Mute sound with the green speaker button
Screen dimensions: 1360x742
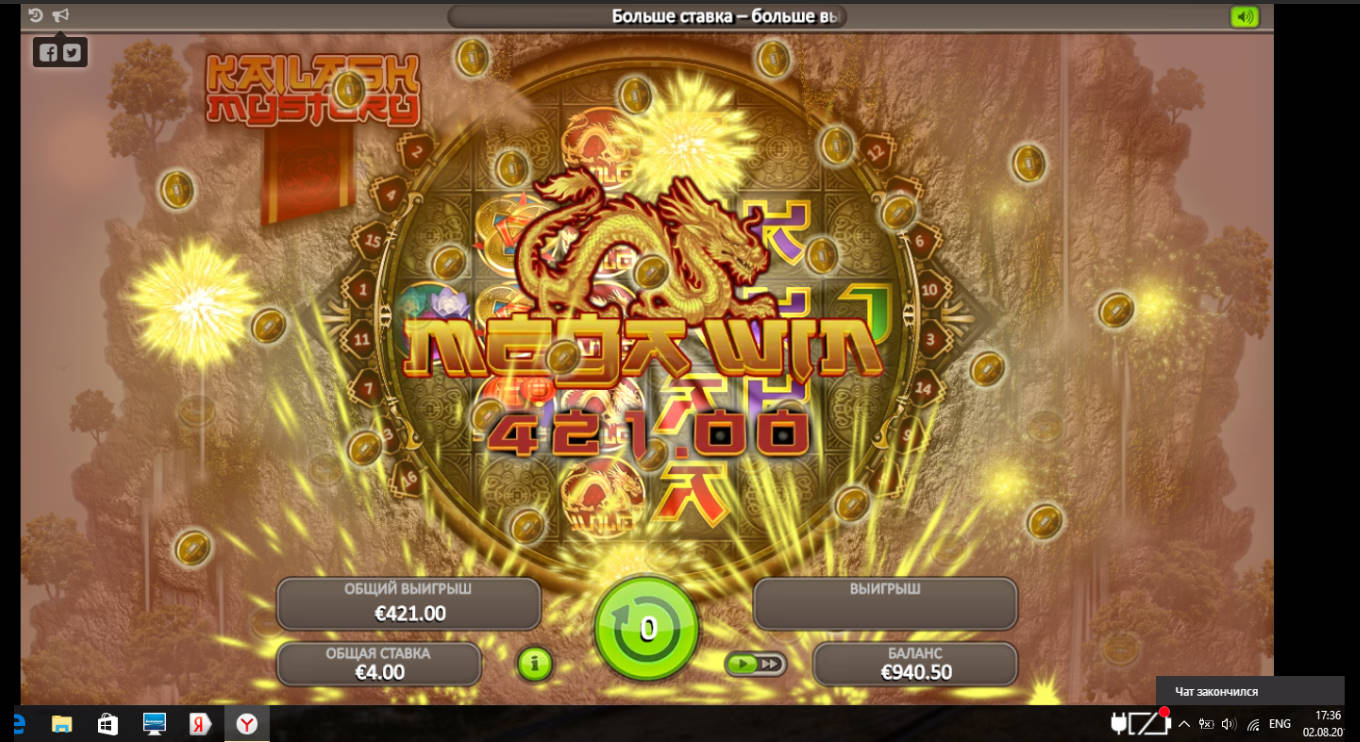point(1244,17)
